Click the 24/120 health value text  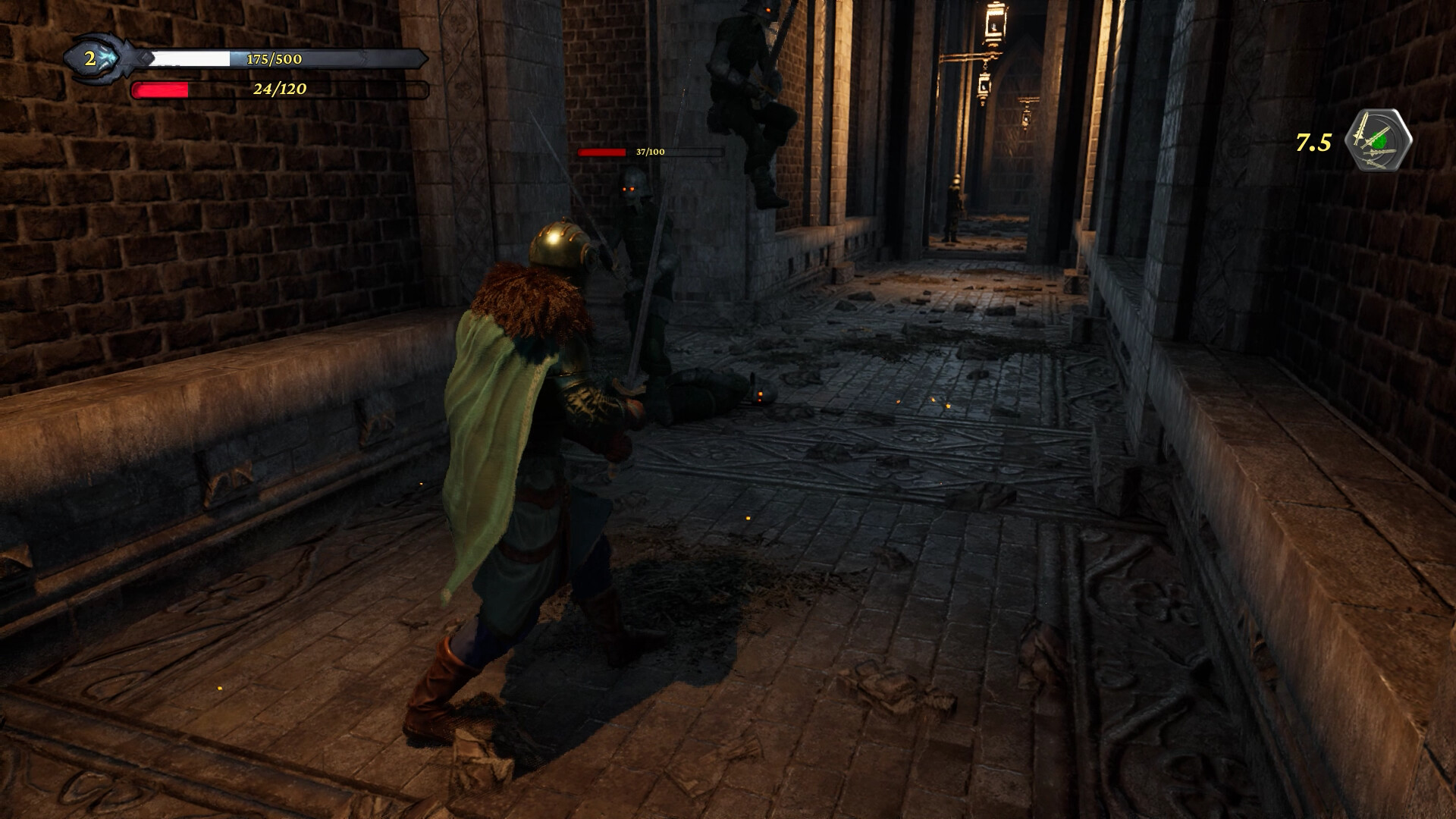279,91
